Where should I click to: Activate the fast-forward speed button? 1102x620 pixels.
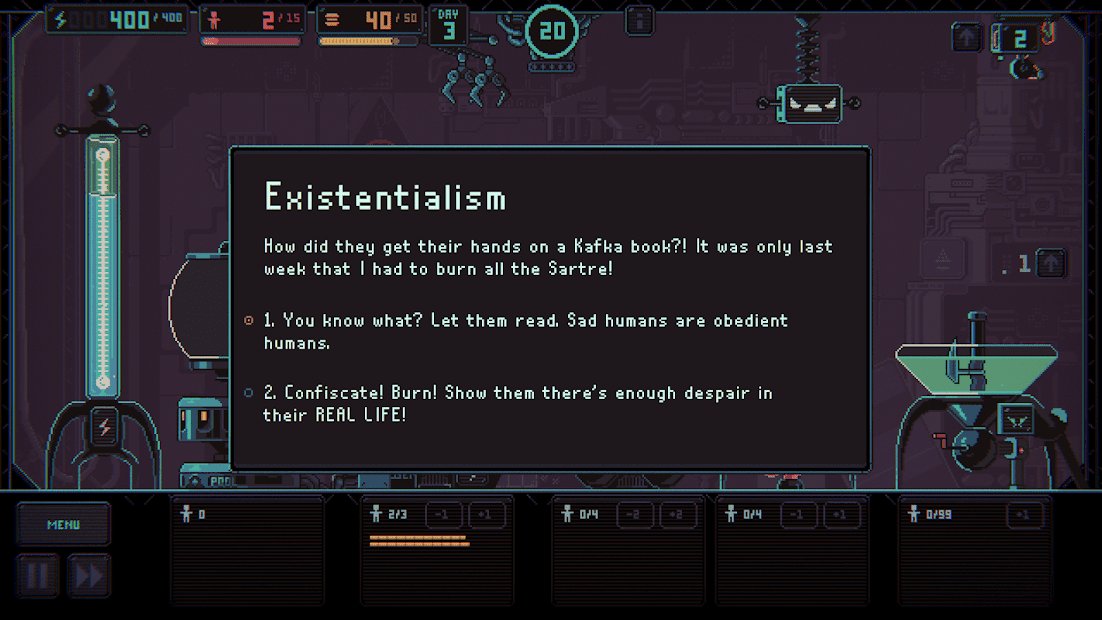(87, 575)
